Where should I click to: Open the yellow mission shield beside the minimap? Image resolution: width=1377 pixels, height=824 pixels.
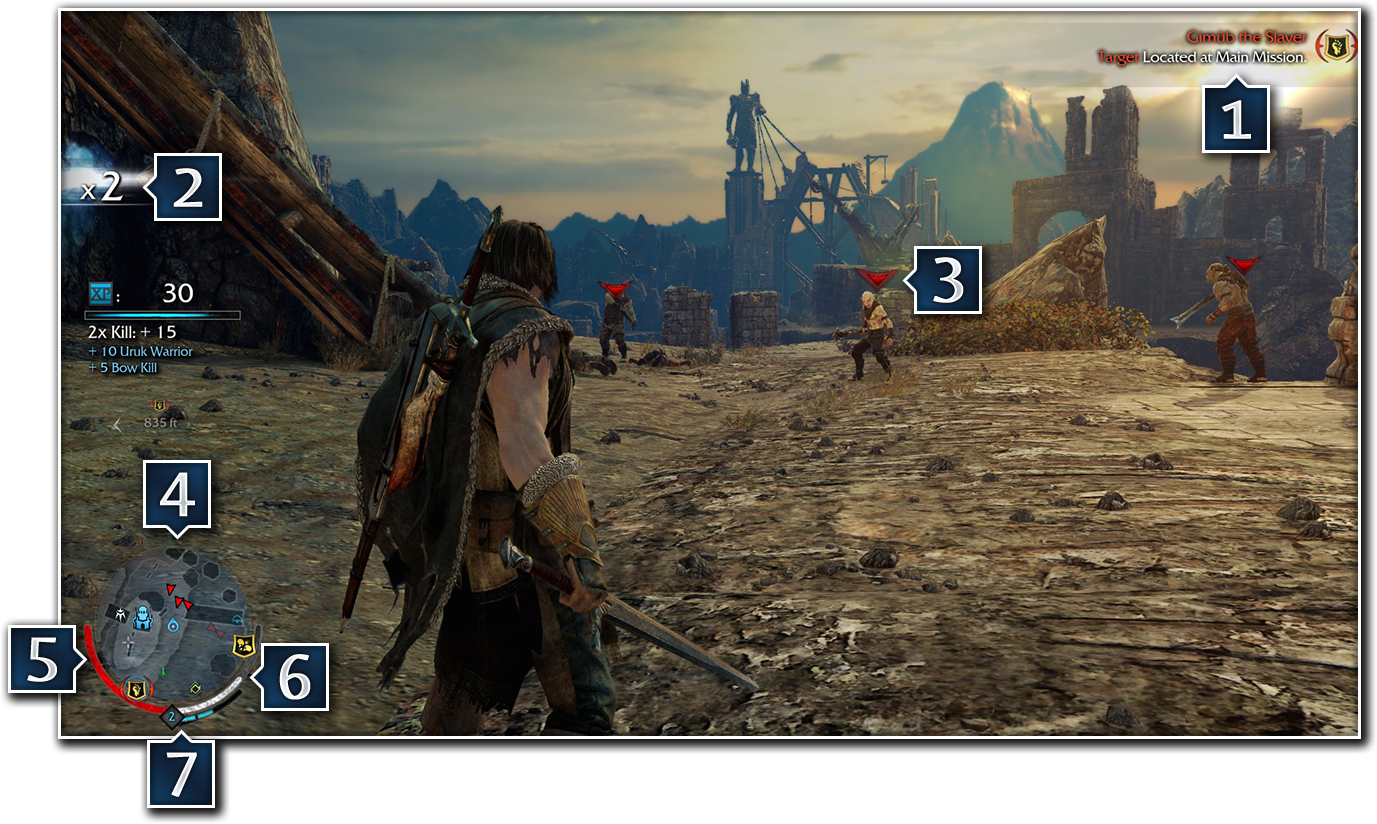pyautogui.click(x=242, y=645)
